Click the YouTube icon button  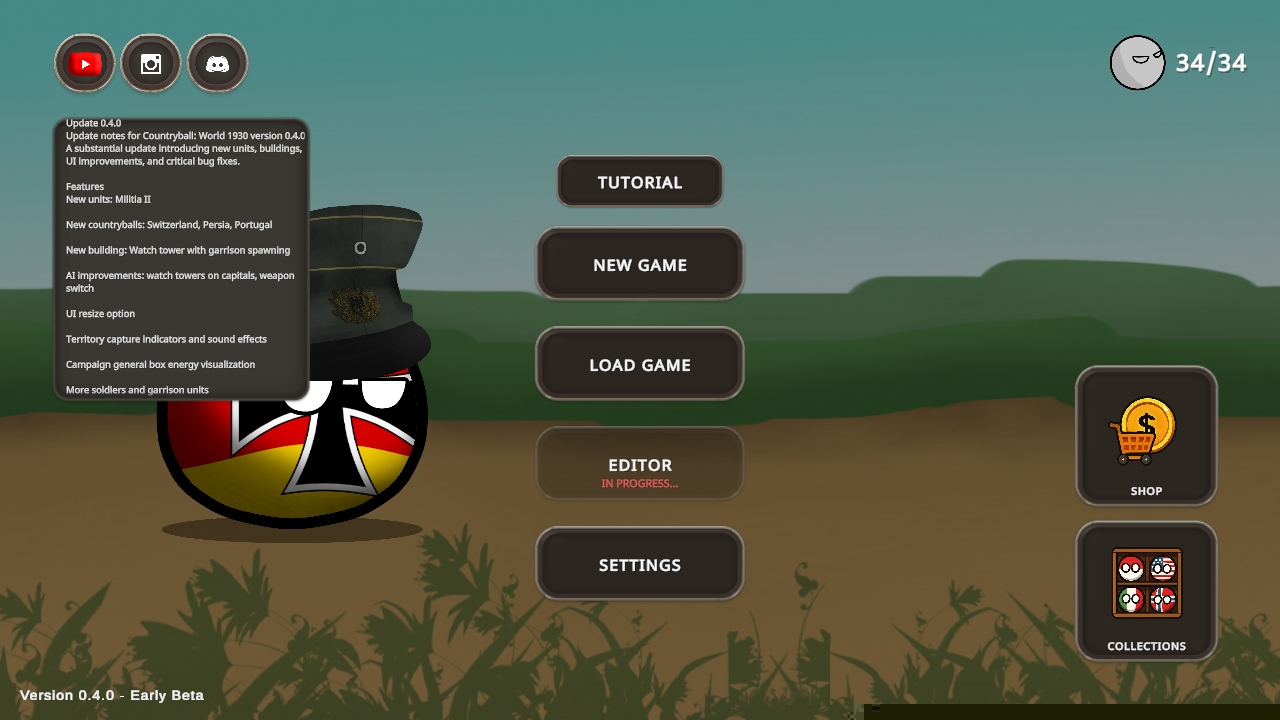[85, 64]
